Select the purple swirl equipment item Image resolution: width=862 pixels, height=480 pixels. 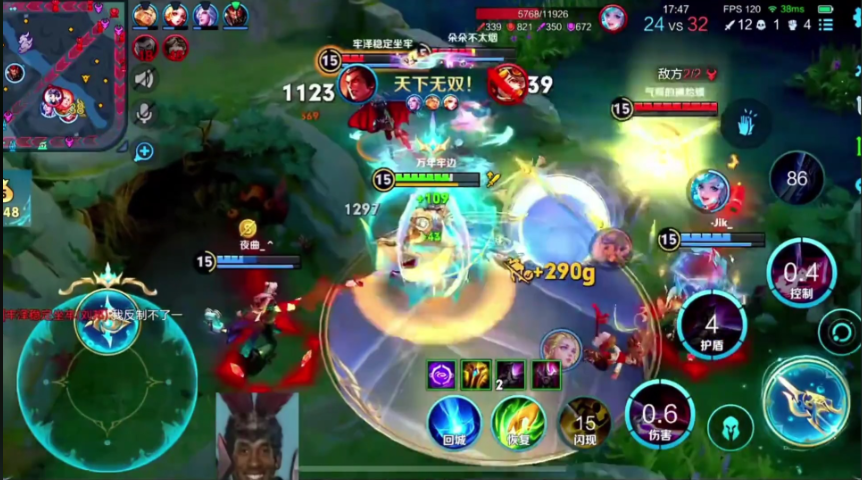coord(441,375)
